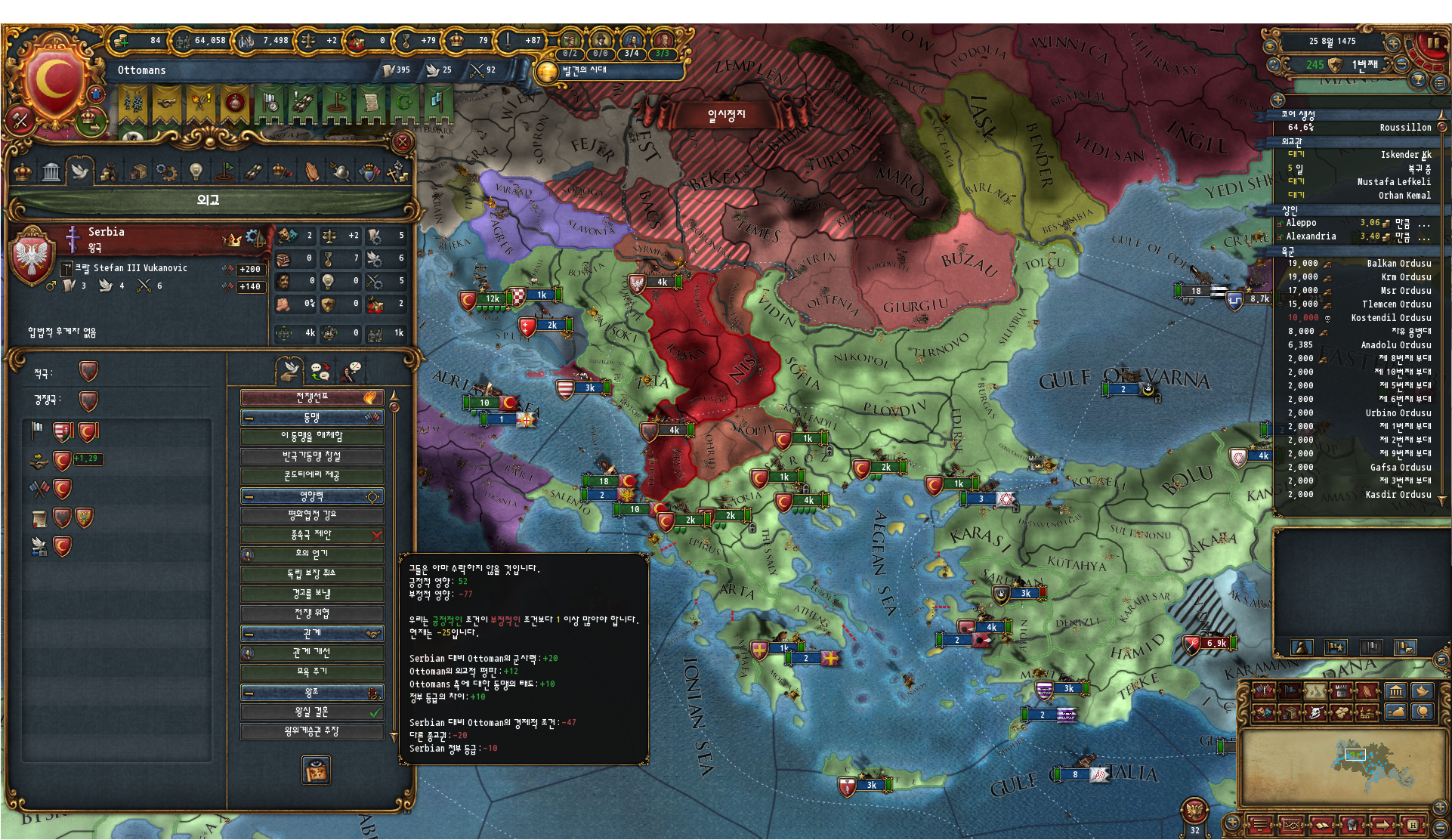Switch to the money bags economy tab
Viewport: 1452px width, 840px height.
108,172
